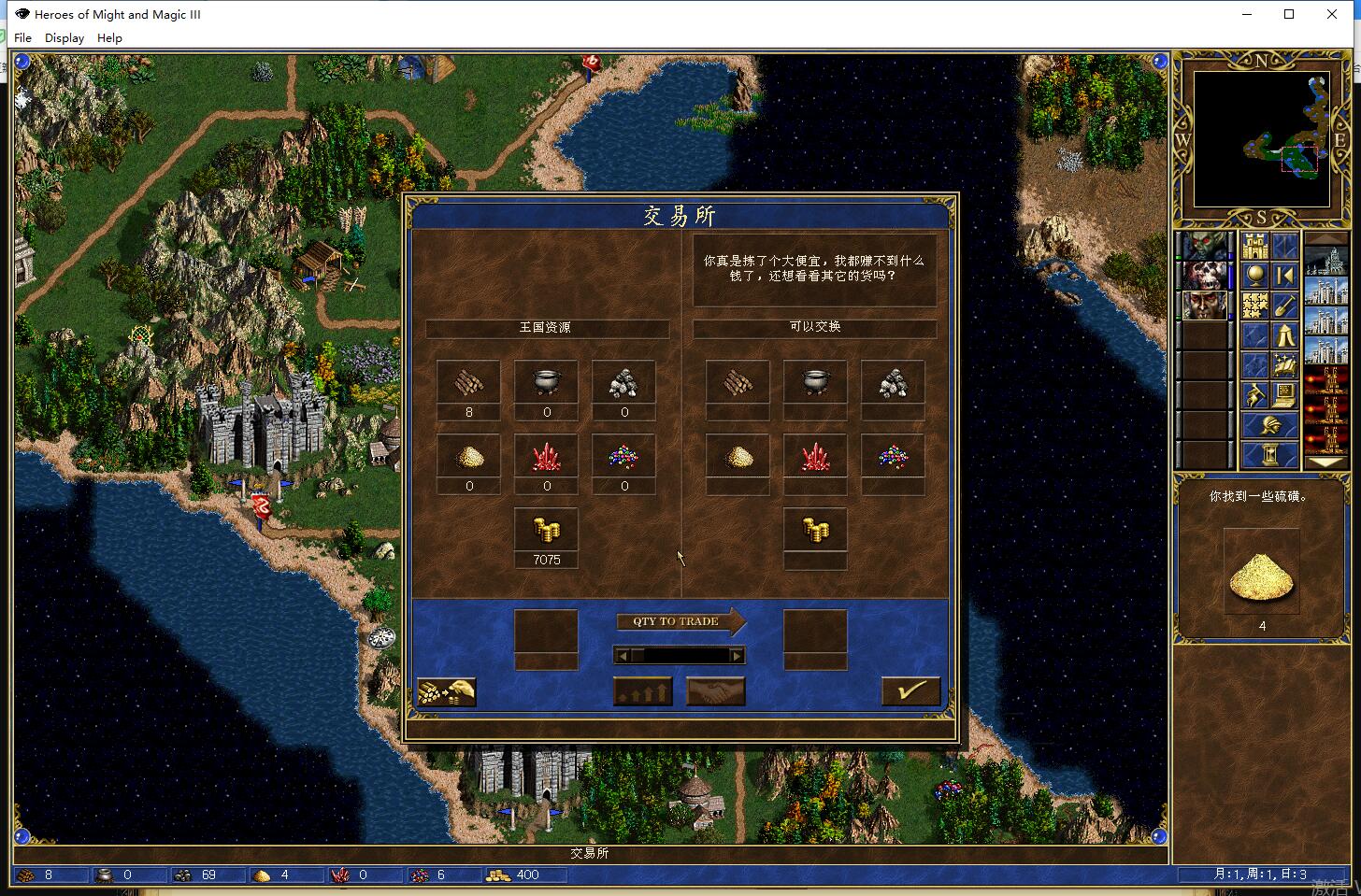The width and height of the screenshot is (1361, 896).
Task: Click the quantity slider's right arrow
Action: click(x=737, y=656)
